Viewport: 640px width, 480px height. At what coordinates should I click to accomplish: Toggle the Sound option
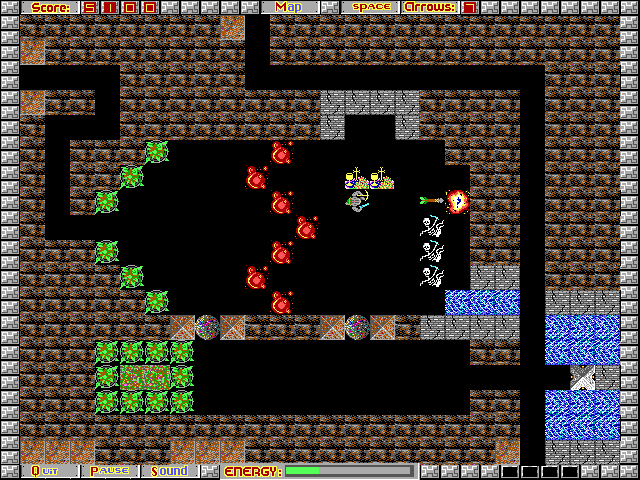pos(170,471)
